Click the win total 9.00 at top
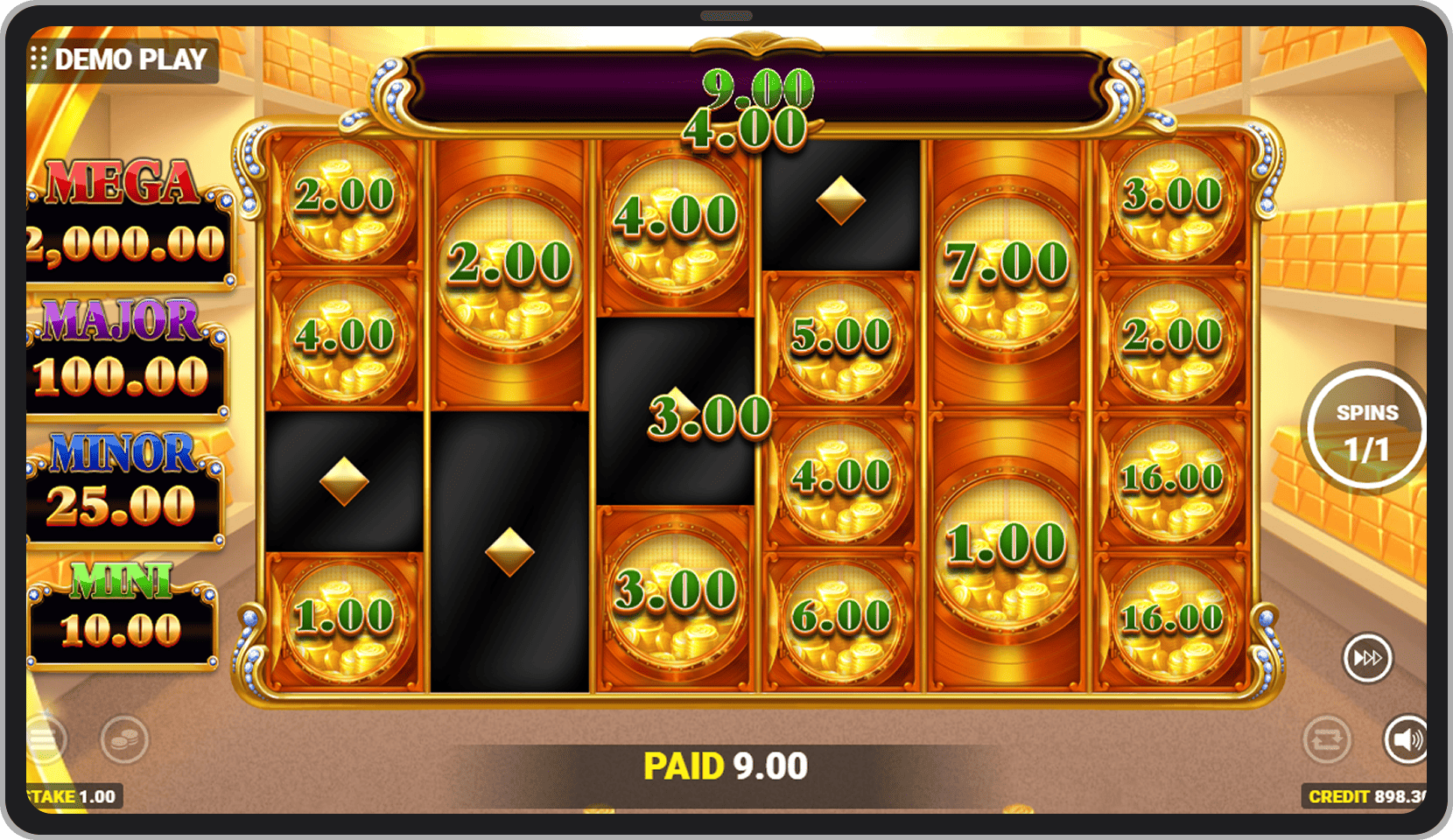 tap(758, 87)
